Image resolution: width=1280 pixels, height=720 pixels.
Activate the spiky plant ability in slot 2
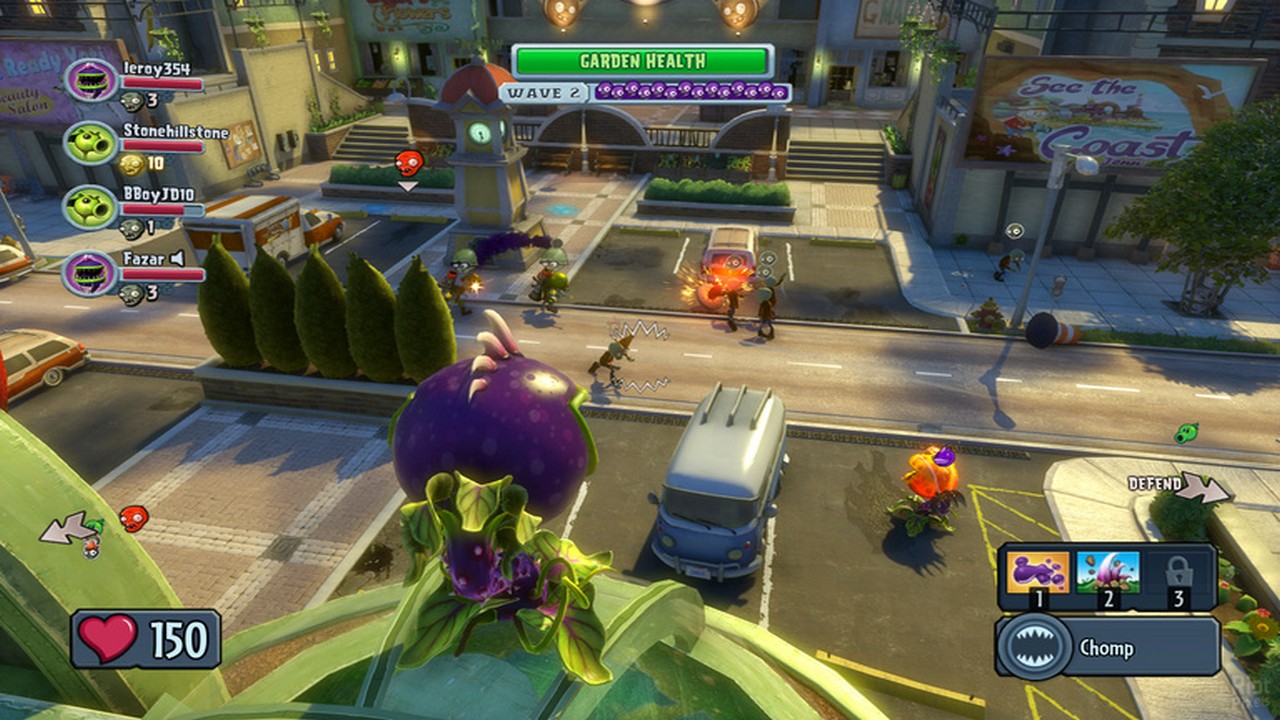1108,572
